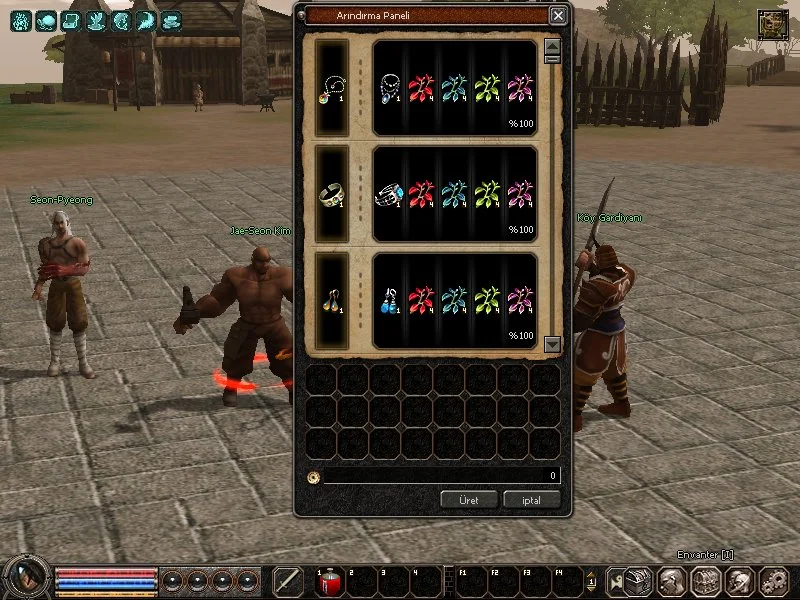This screenshot has width=800, height=600.
Task: Pick the blue earrings ingredient in third recipe
Action: (390, 300)
